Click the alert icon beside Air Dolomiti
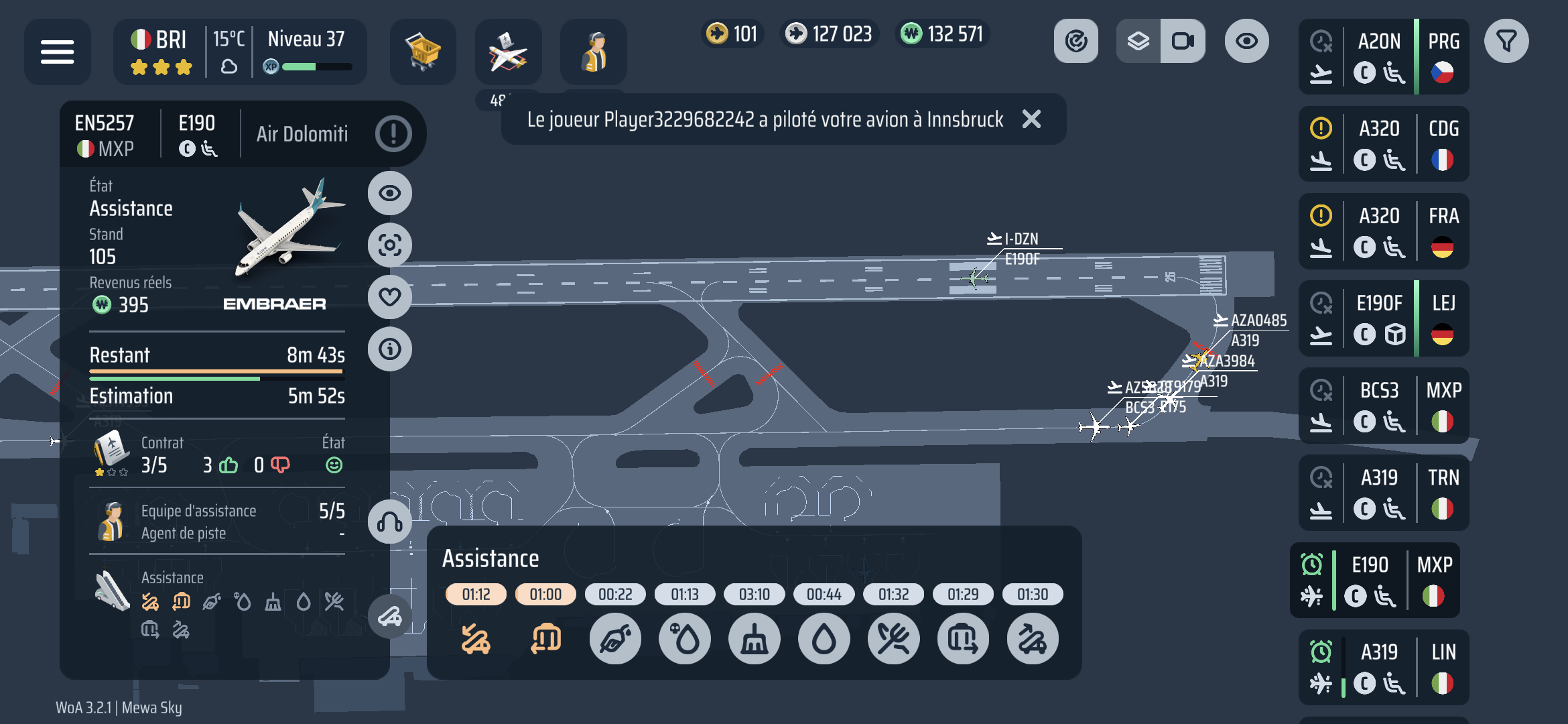 pyautogui.click(x=393, y=133)
